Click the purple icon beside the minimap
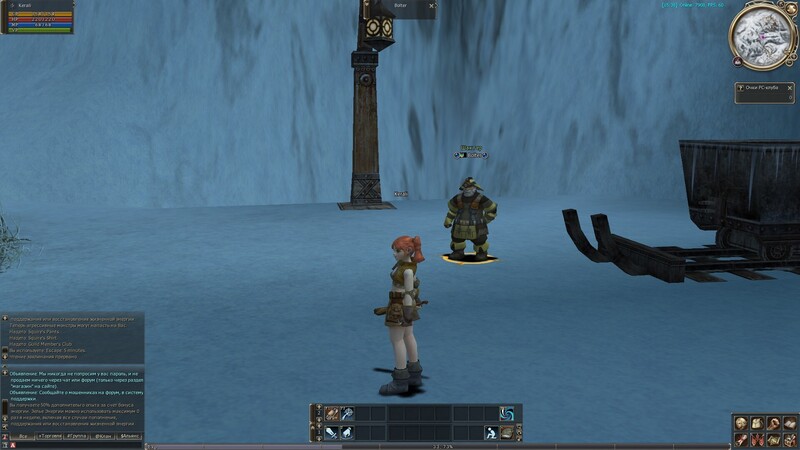 [x=737, y=61]
